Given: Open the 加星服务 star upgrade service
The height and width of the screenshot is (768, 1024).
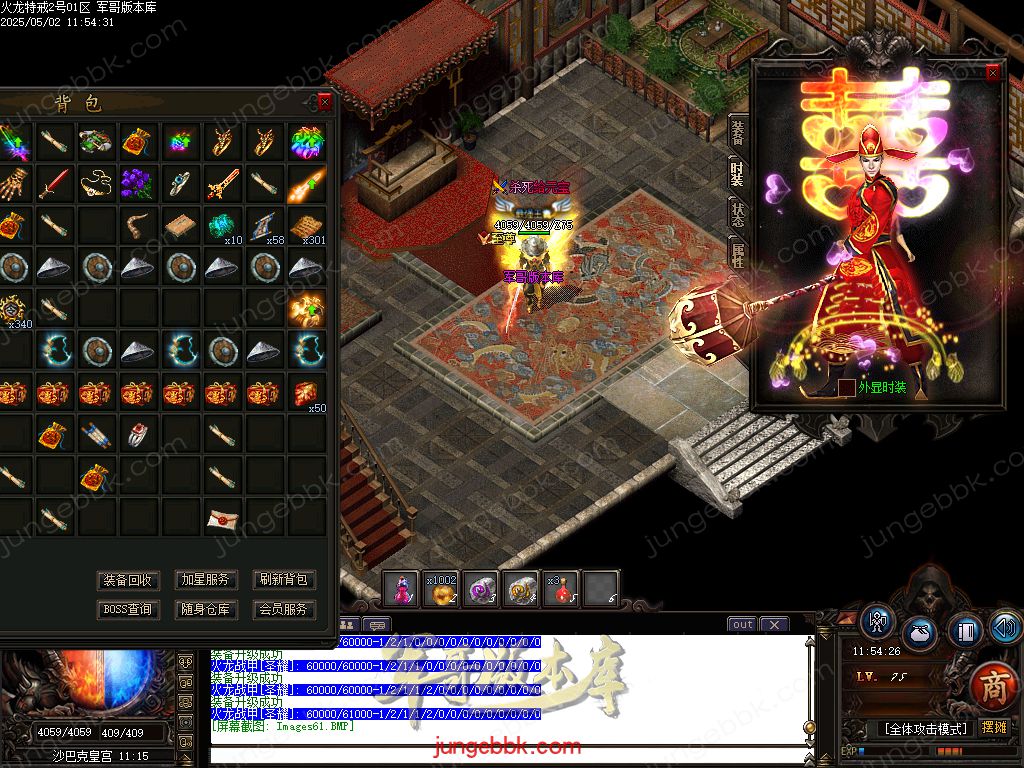Looking at the screenshot, I should (205, 580).
